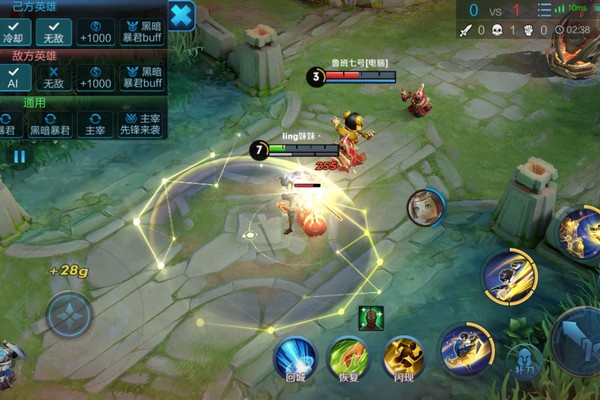This screenshot has width=600, height=400.
Task: Select the enemy hero portrait target
Action: 425,207
